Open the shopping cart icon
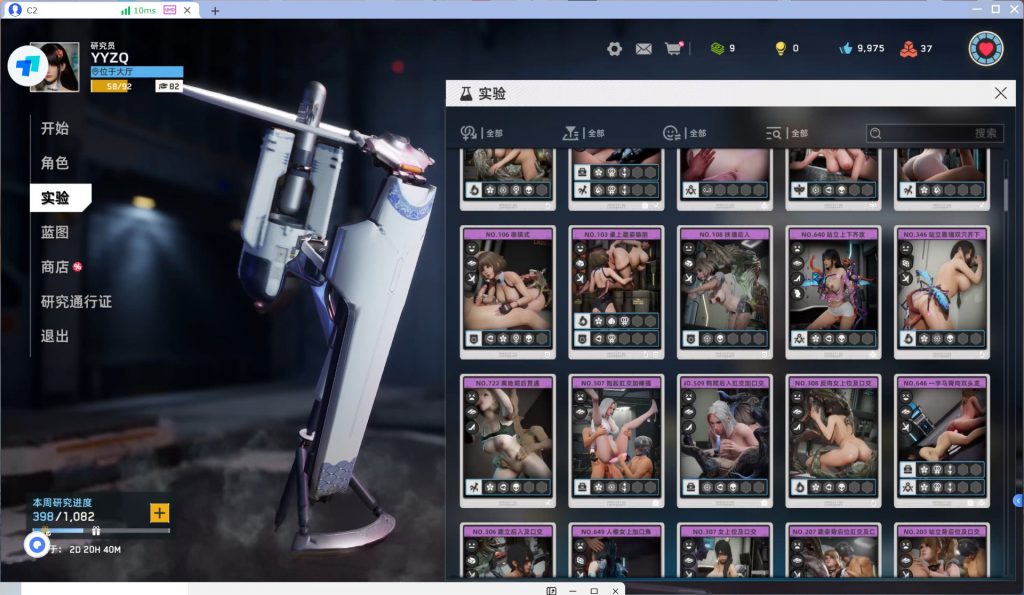 [673, 48]
